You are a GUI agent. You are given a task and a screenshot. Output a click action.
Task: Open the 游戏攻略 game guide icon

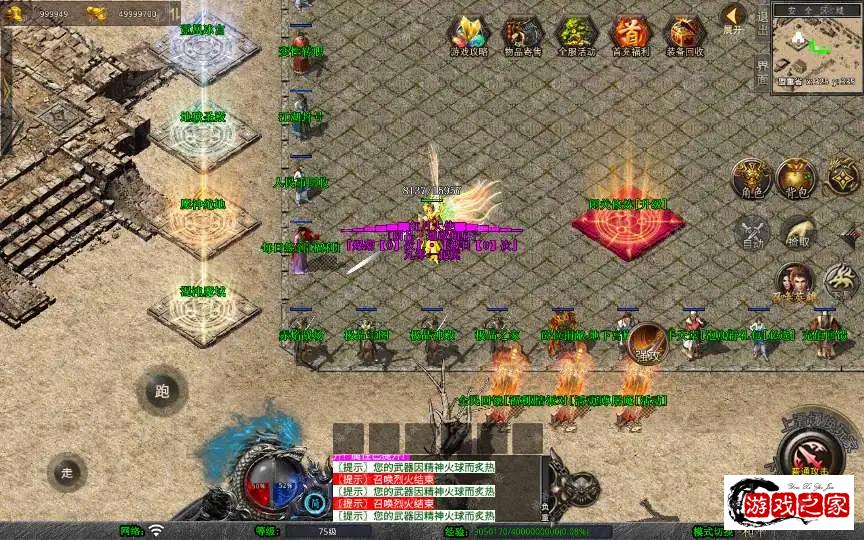[466, 36]
